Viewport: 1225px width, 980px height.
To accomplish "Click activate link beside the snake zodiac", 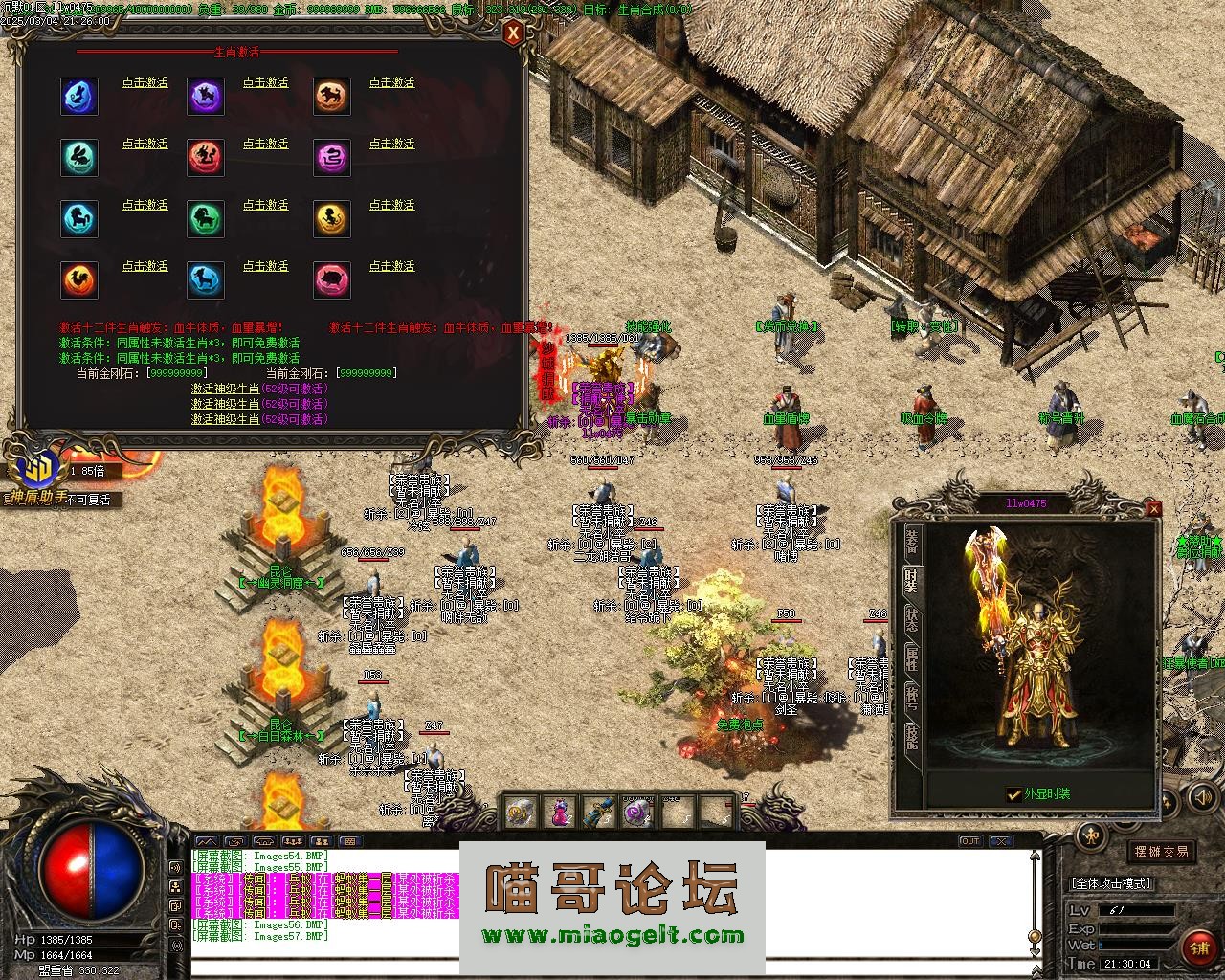I will click(x=391, y=145).
